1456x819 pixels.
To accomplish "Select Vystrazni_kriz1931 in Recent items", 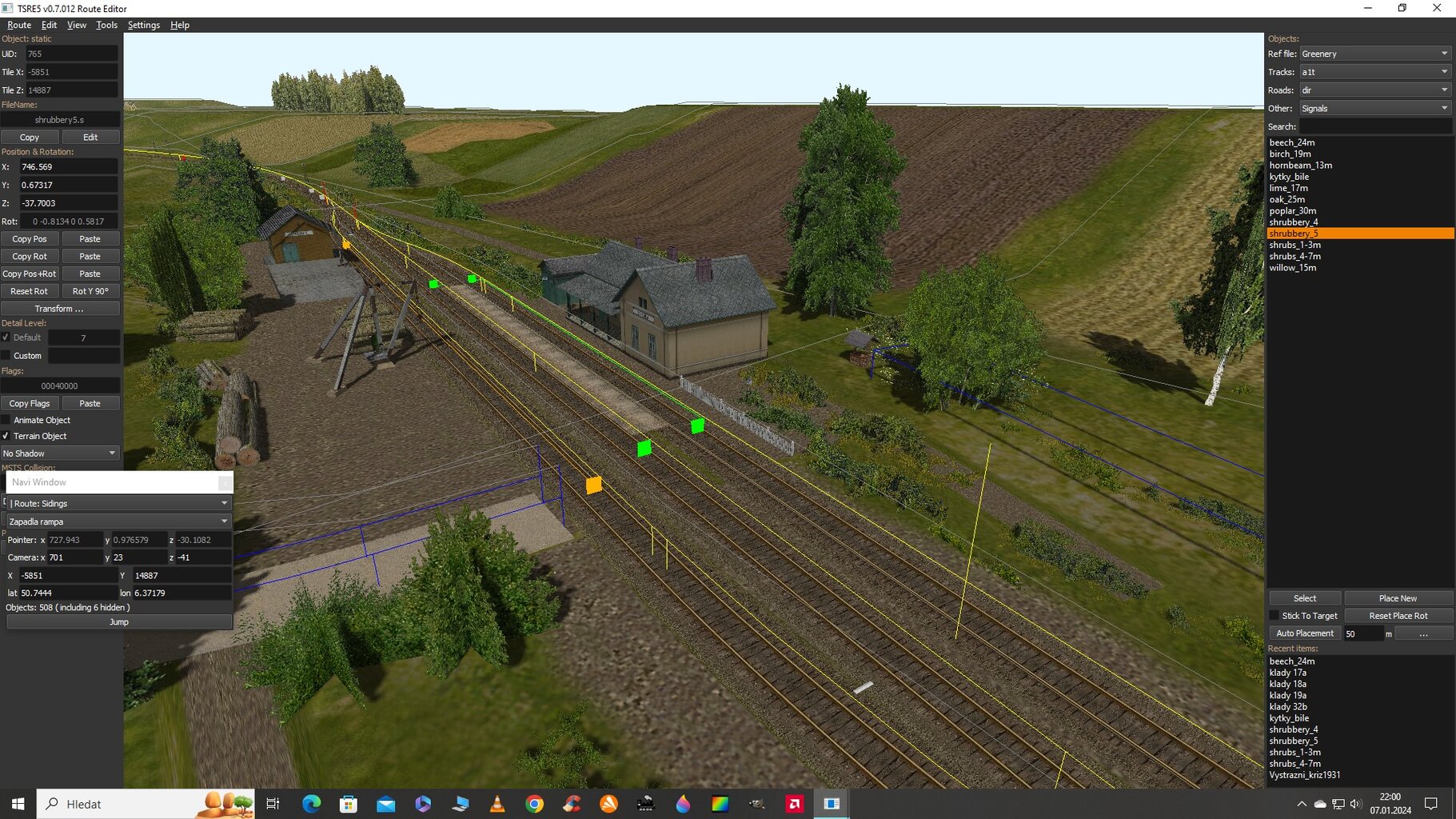I will pyautogui.click(x=1304, y=775).
